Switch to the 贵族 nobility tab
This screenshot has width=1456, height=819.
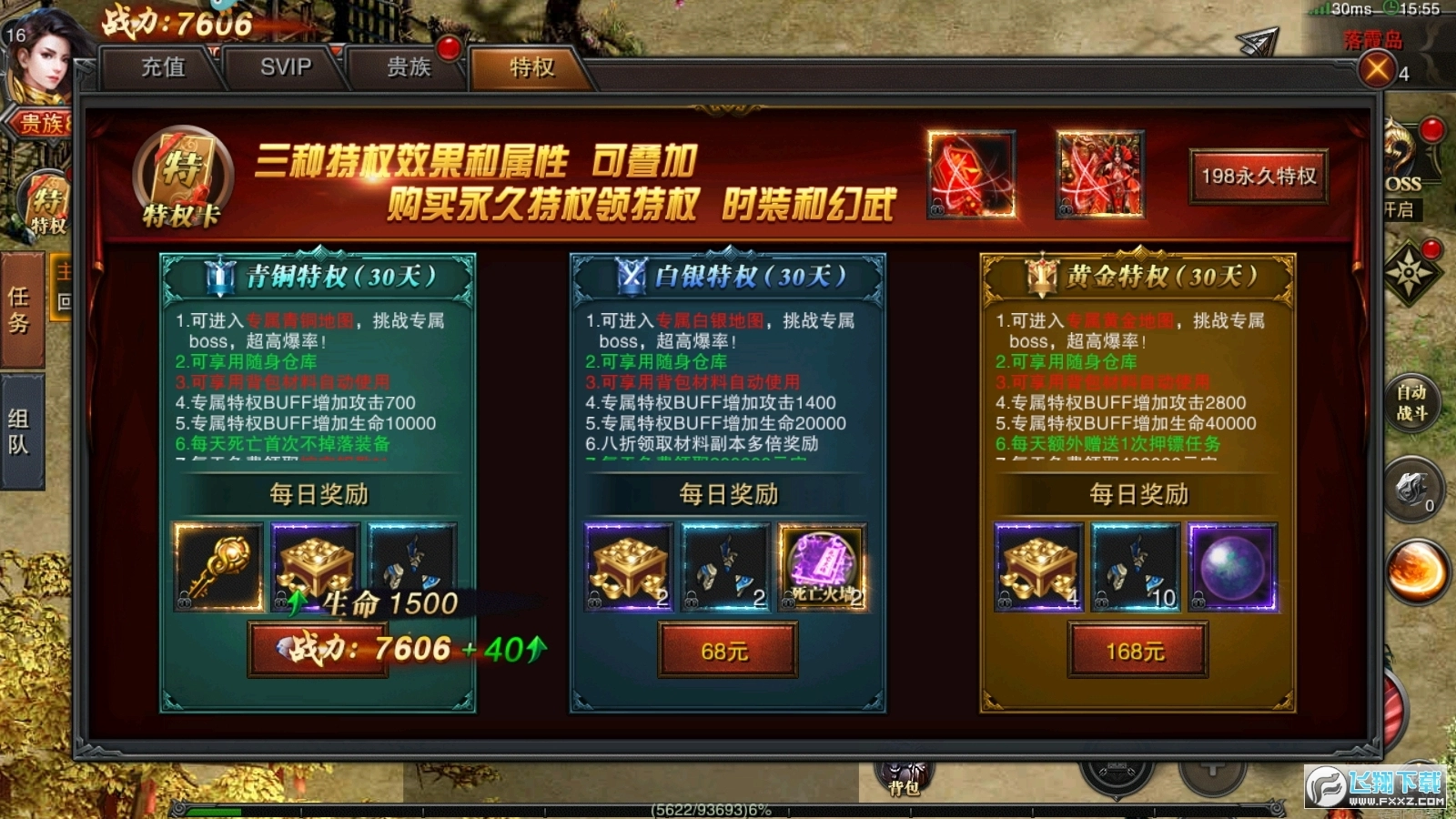click(x=407, y=66)
